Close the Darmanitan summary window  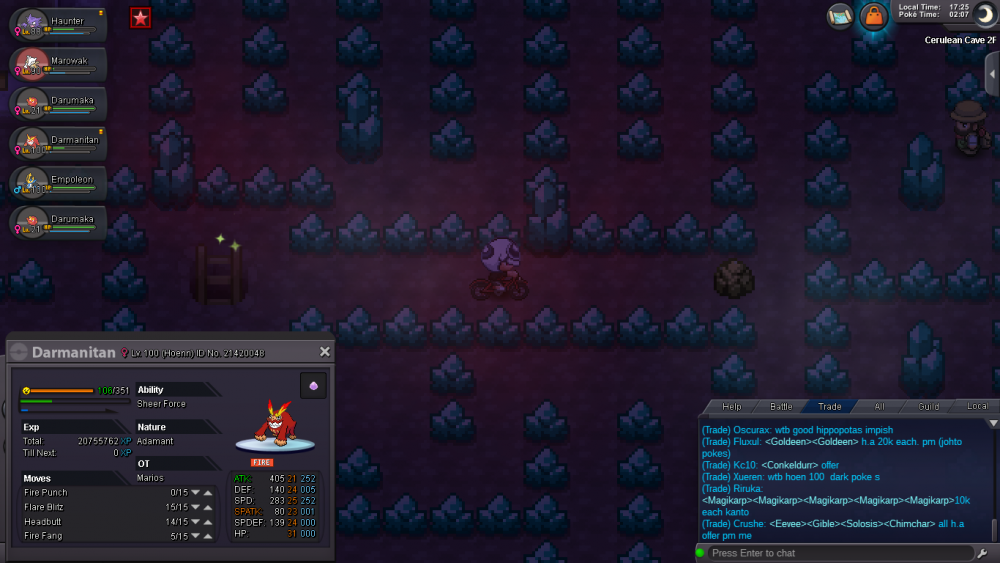coord(324,352)
